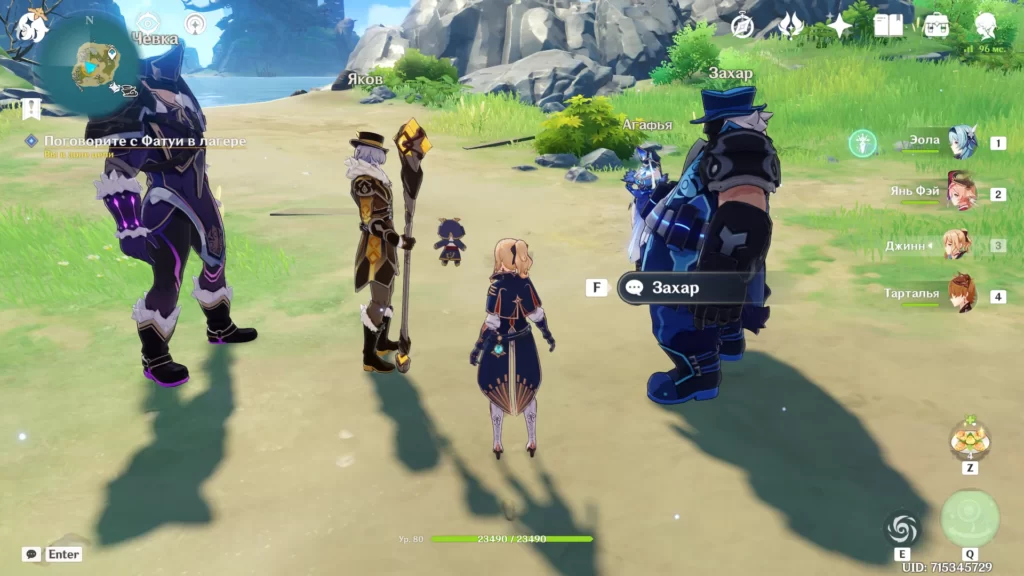1024x576 pixels.
Task: Talk to Захар via the dialogue prompt
Action: click(675, 288)
